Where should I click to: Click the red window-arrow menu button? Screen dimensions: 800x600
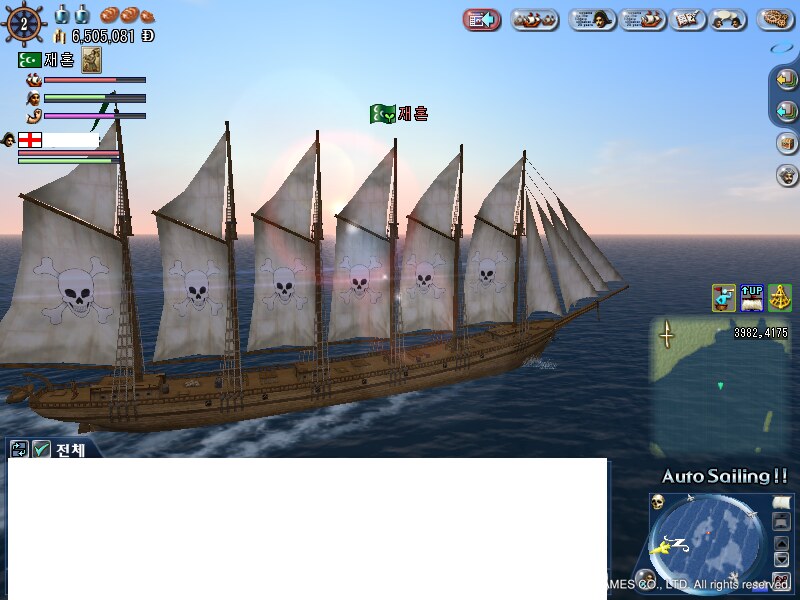(482, 19)
